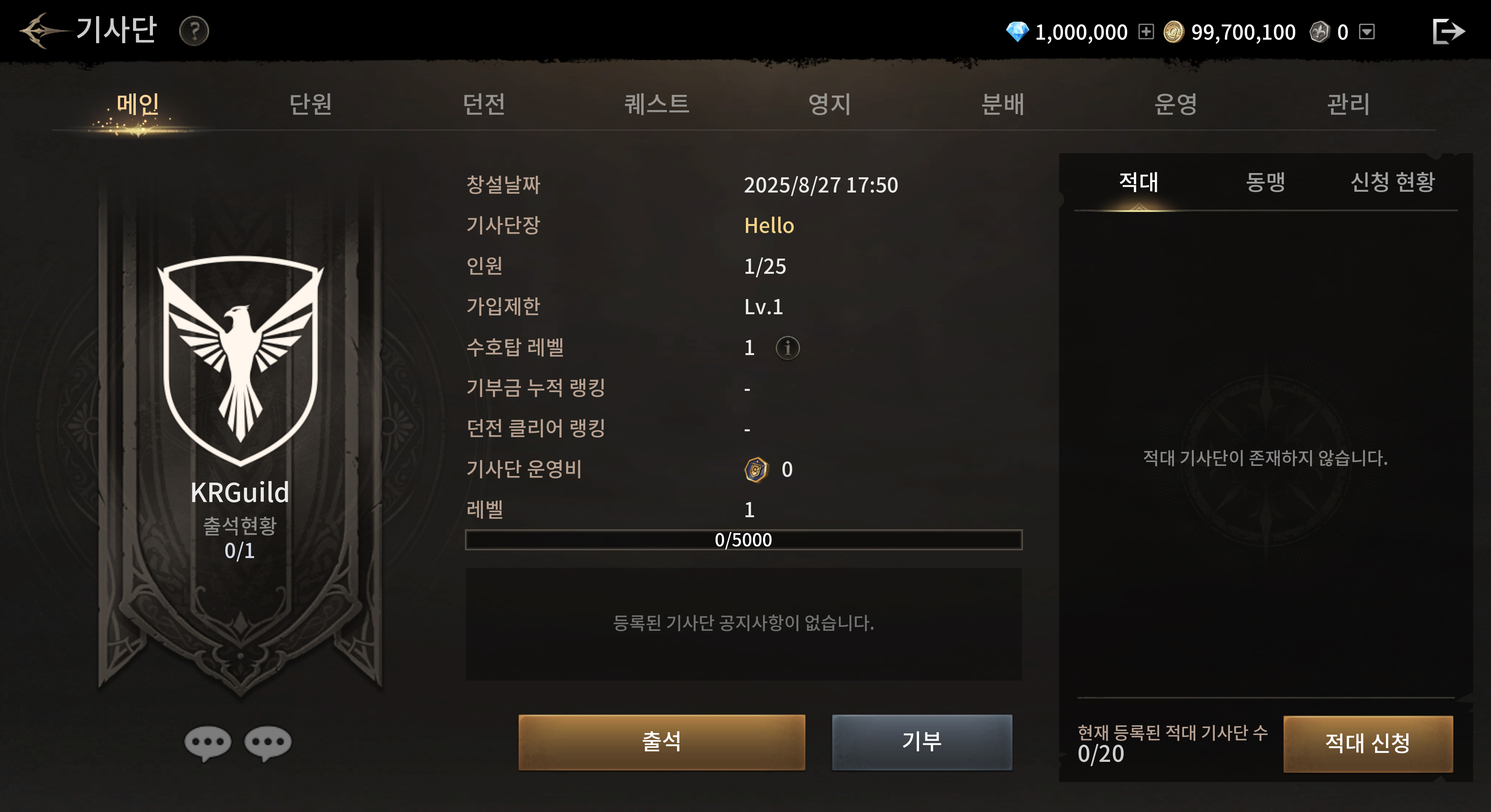
Task: Exit the guild screen via exit icon
Action: pos(1448,31)
